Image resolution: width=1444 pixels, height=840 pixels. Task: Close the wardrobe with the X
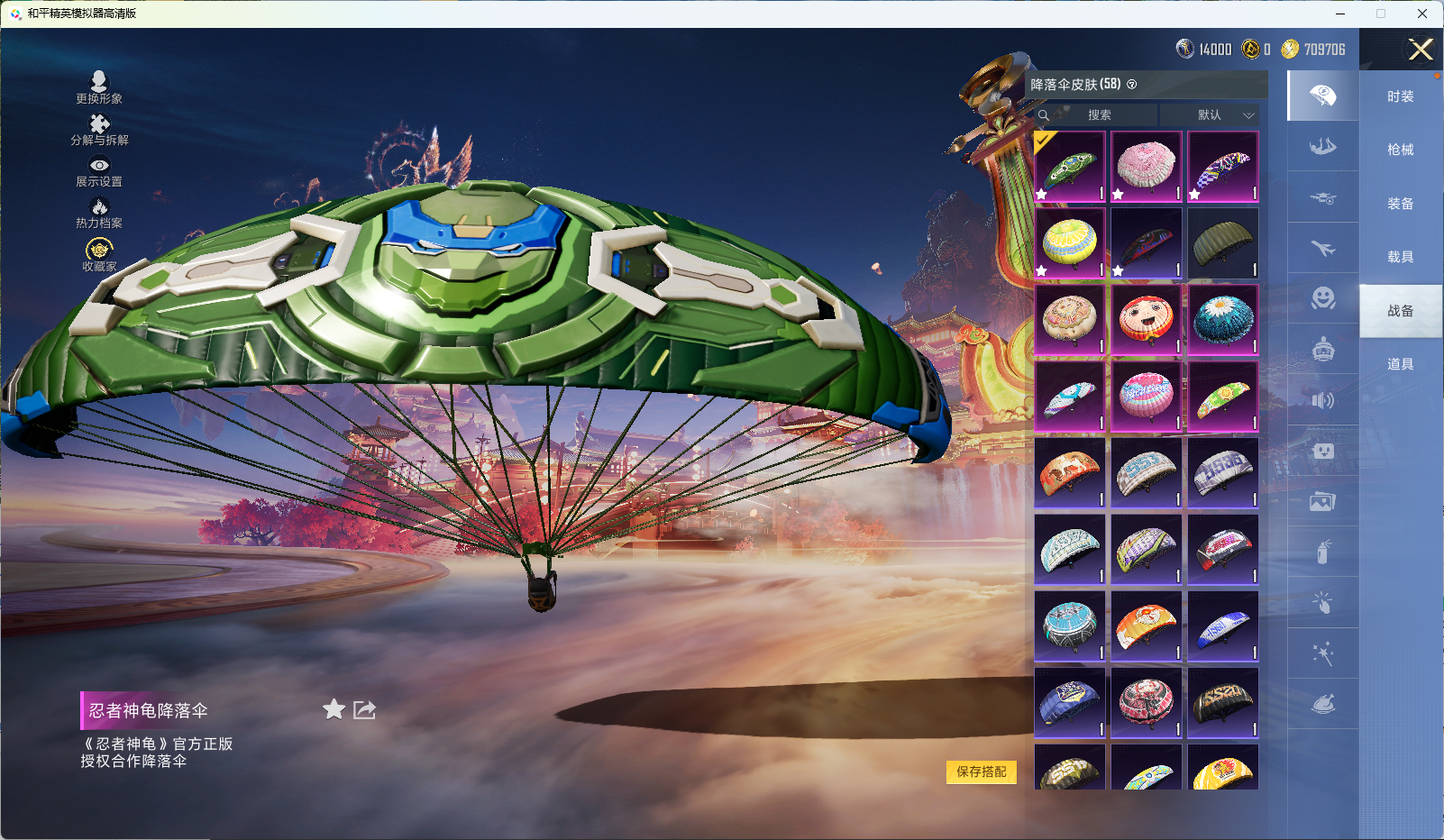pos(1421,50)
